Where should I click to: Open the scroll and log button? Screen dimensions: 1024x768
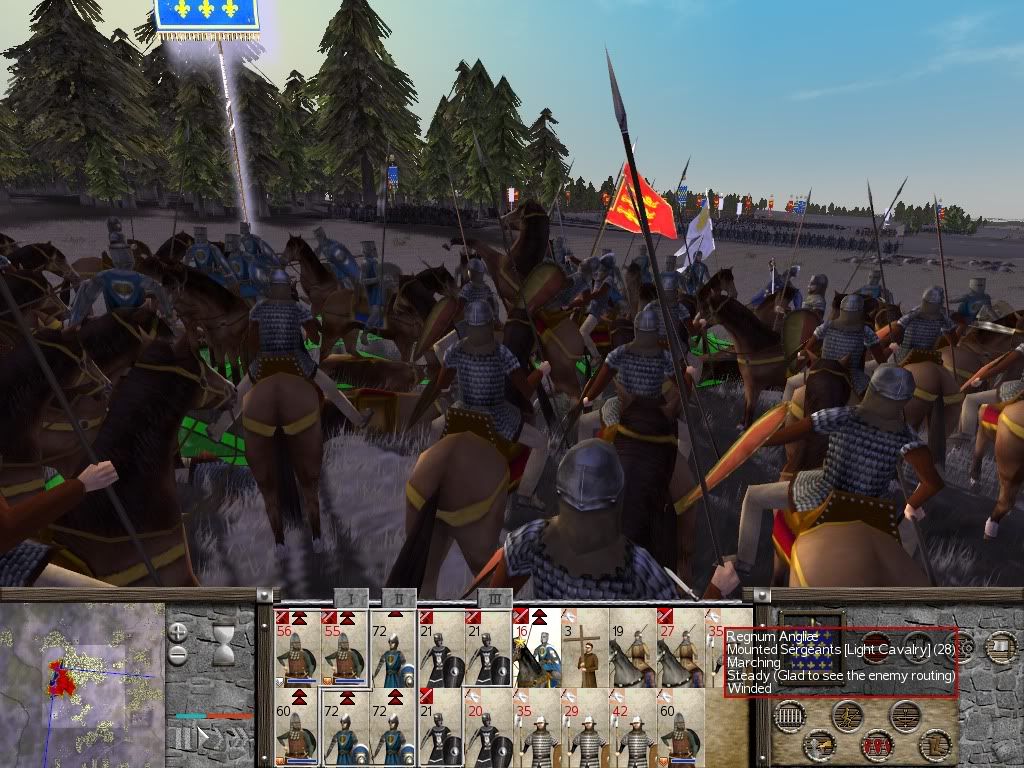point(1001,646)
